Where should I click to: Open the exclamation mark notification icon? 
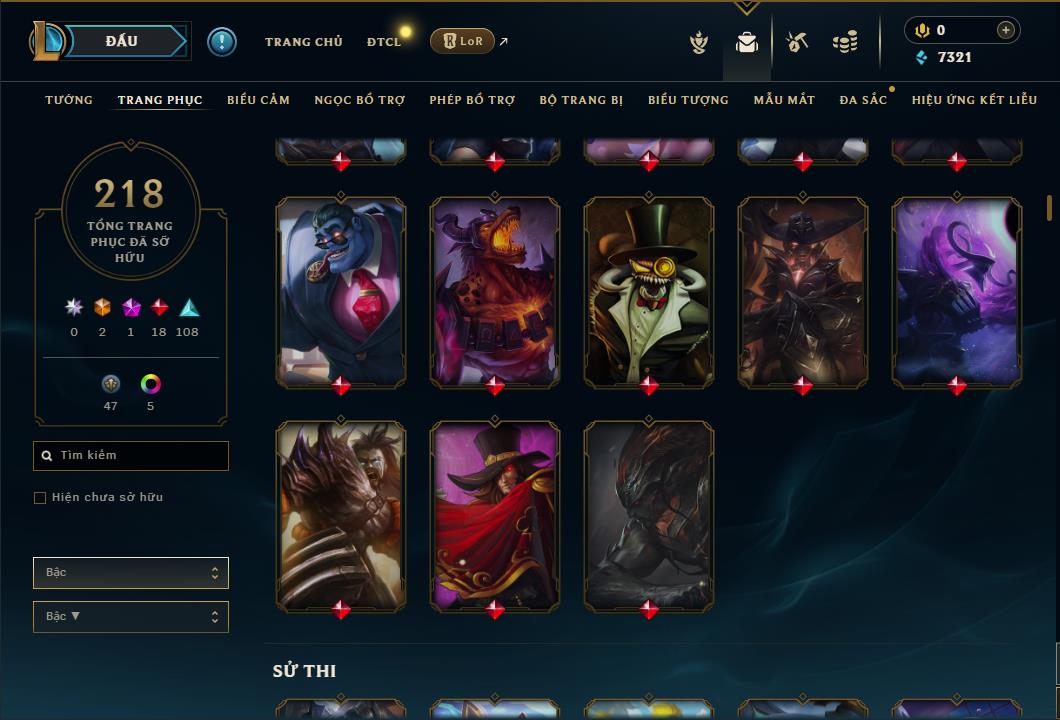(222, 42)
